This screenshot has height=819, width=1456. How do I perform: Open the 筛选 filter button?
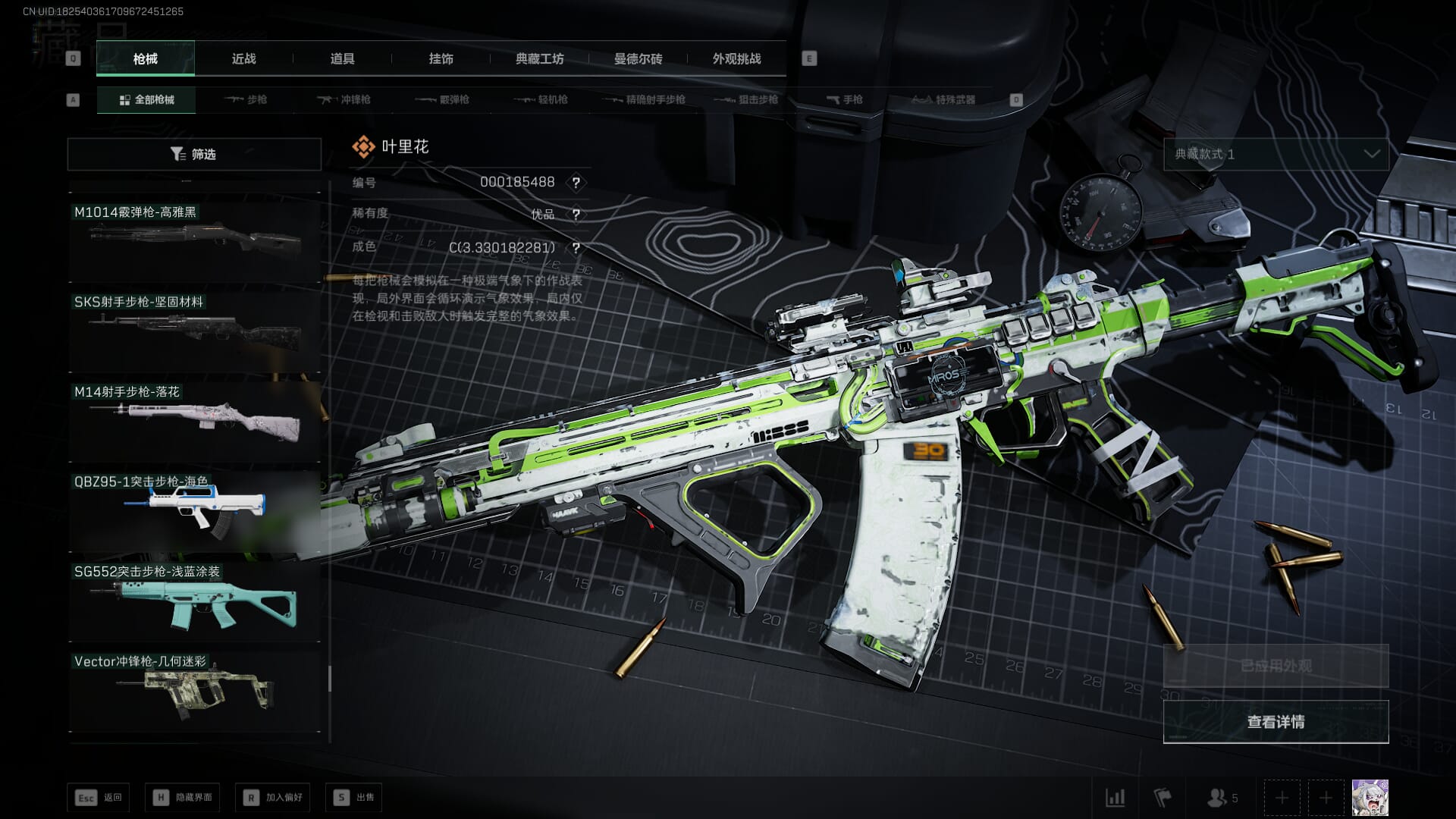194,154
